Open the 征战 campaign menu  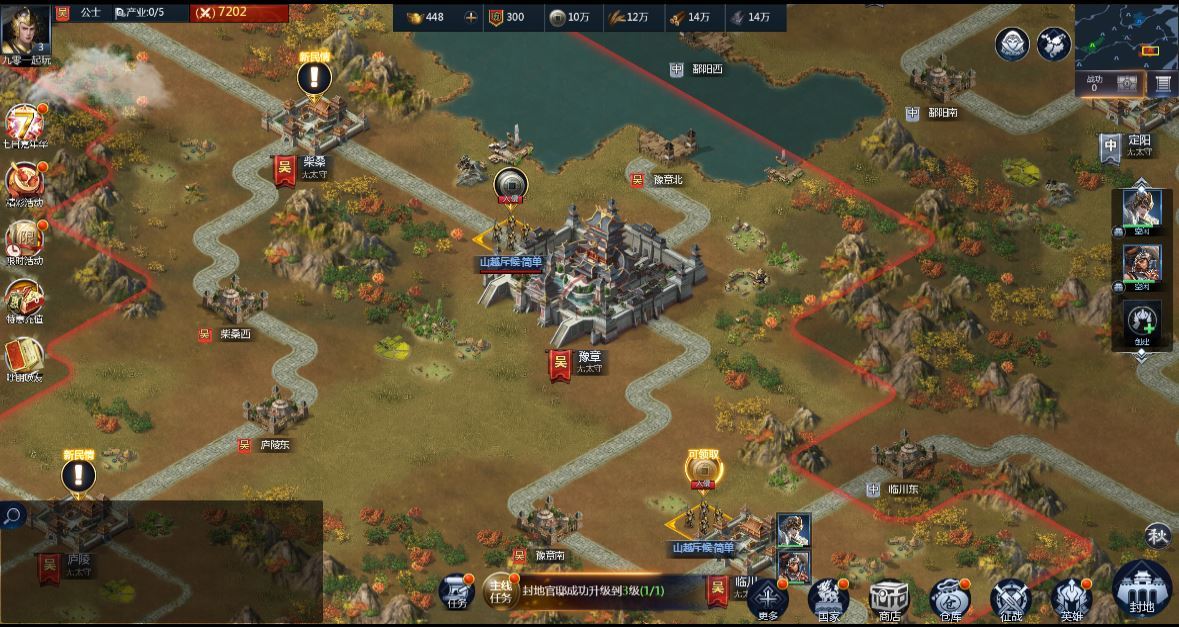pyautogui.click(x=1010, y=597)
